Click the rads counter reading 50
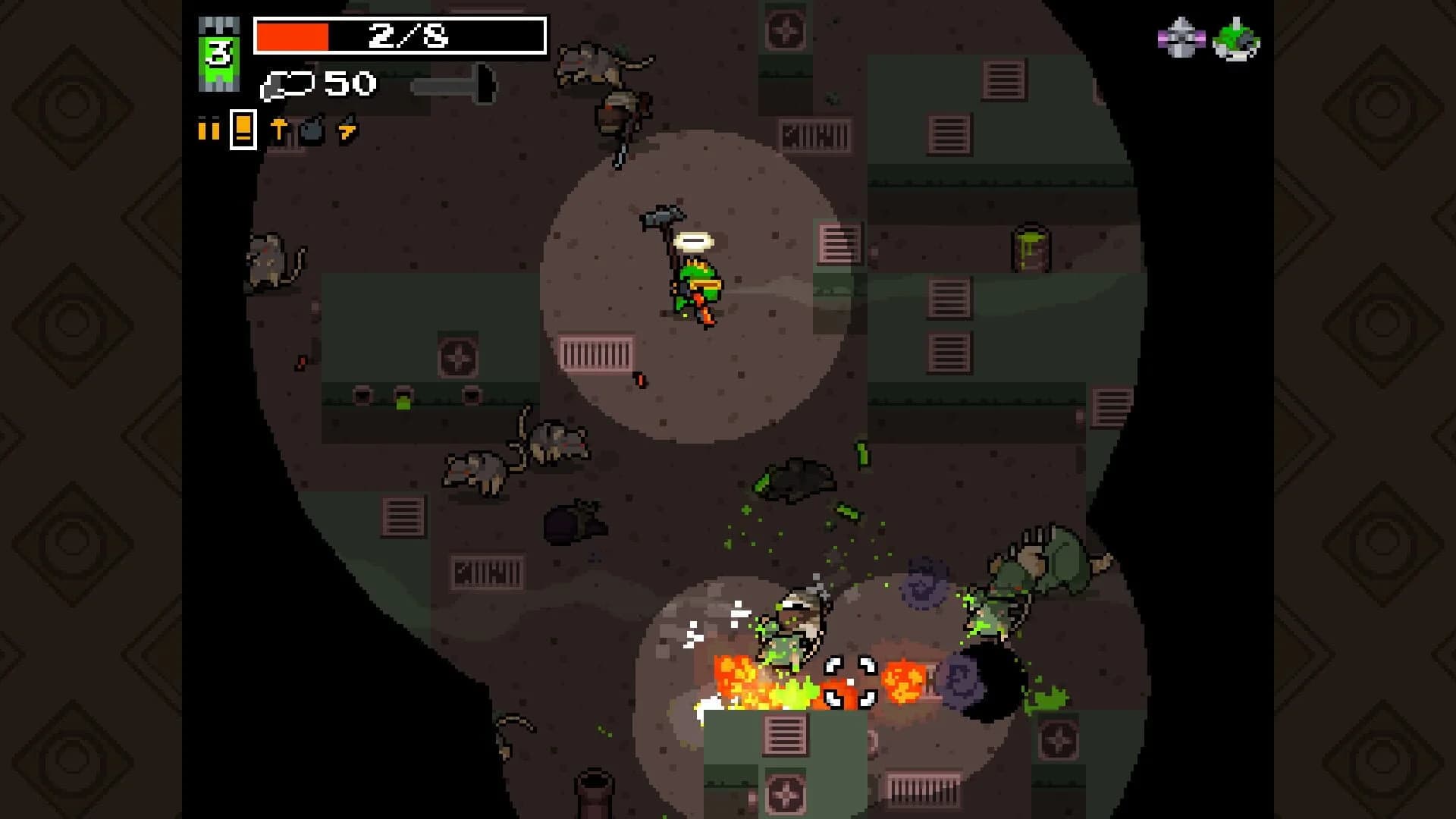This screenshot has width=1456, height=819. [349, 83]
